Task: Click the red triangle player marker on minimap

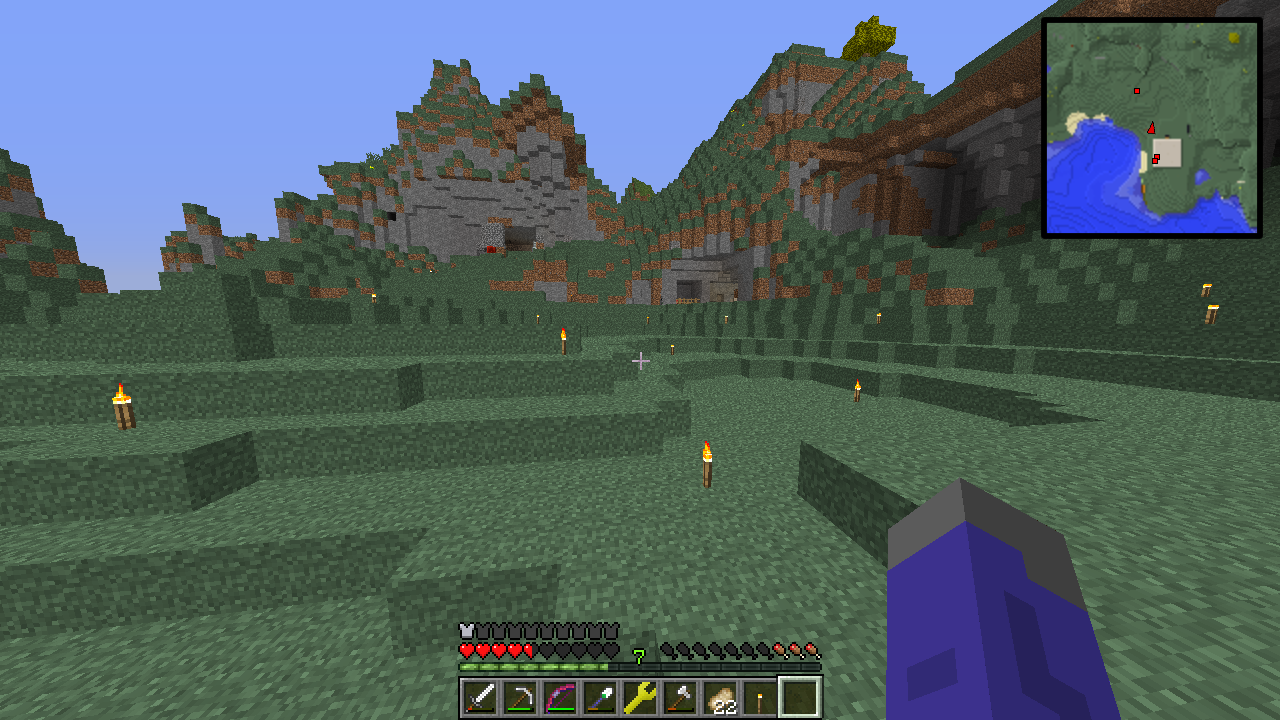Action: 1152,128
